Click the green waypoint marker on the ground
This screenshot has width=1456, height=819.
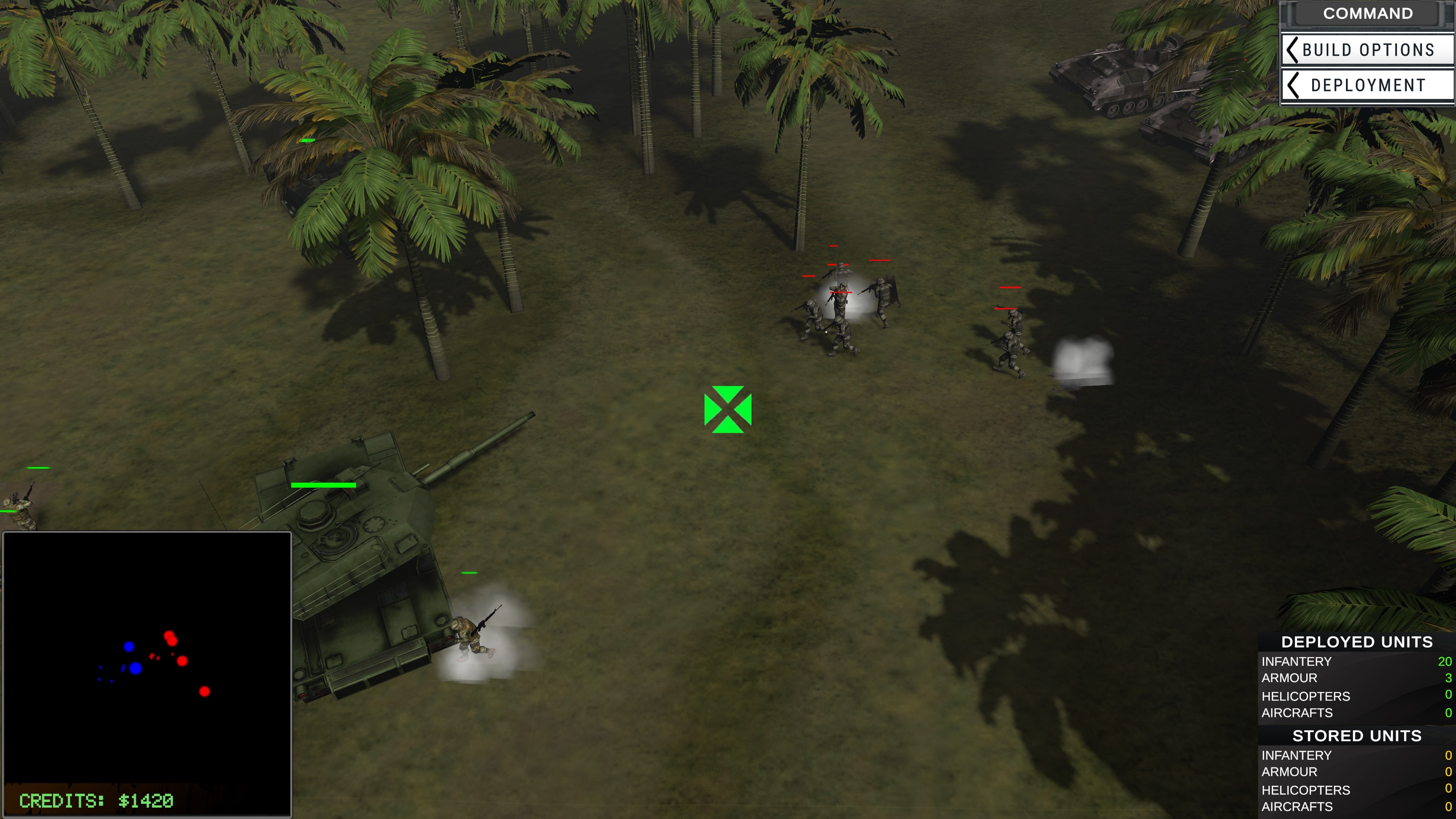click(x=728, y=409)
